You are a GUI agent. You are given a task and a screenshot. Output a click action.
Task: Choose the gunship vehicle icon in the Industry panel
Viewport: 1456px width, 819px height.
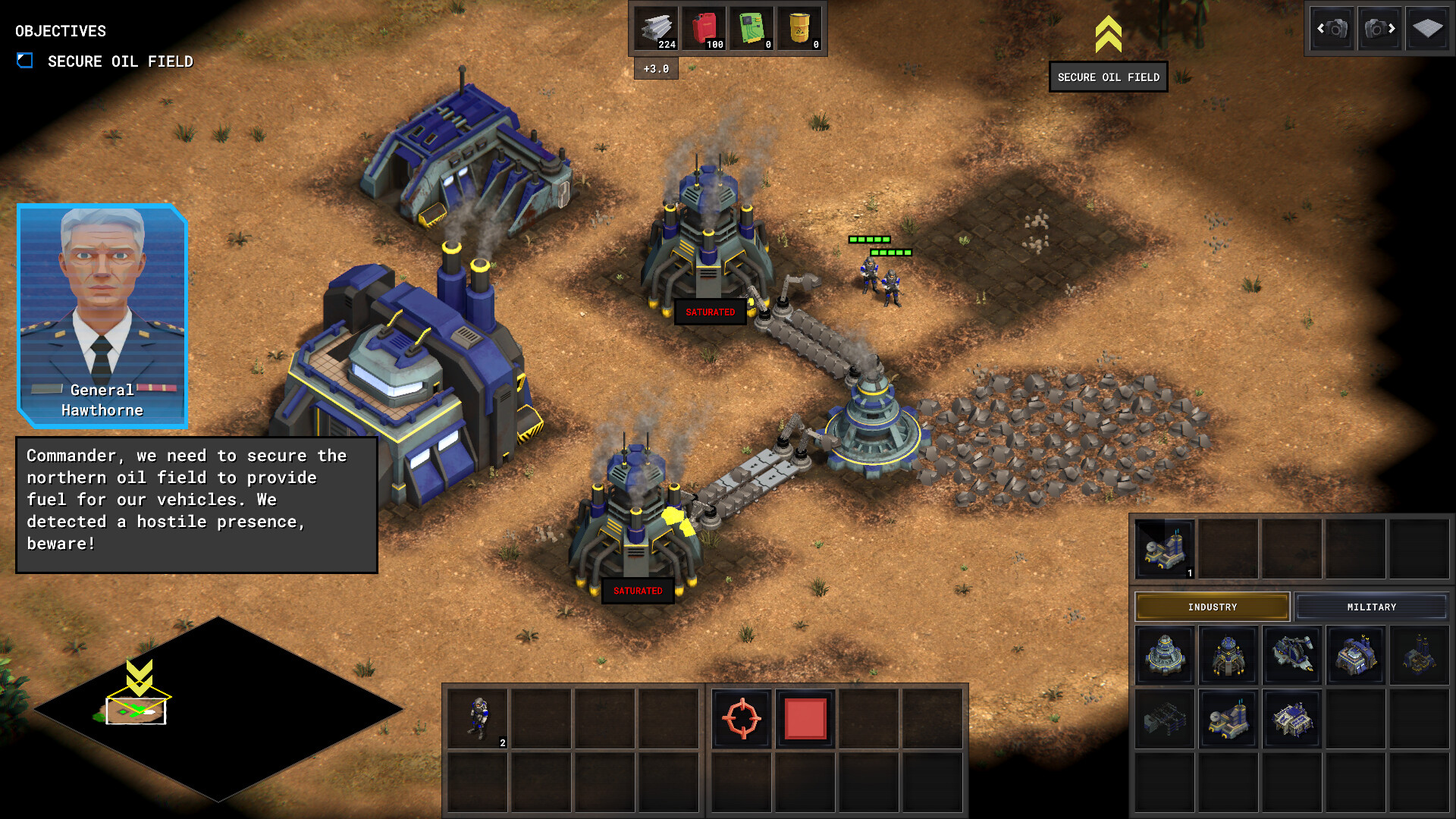(1292, 656)
